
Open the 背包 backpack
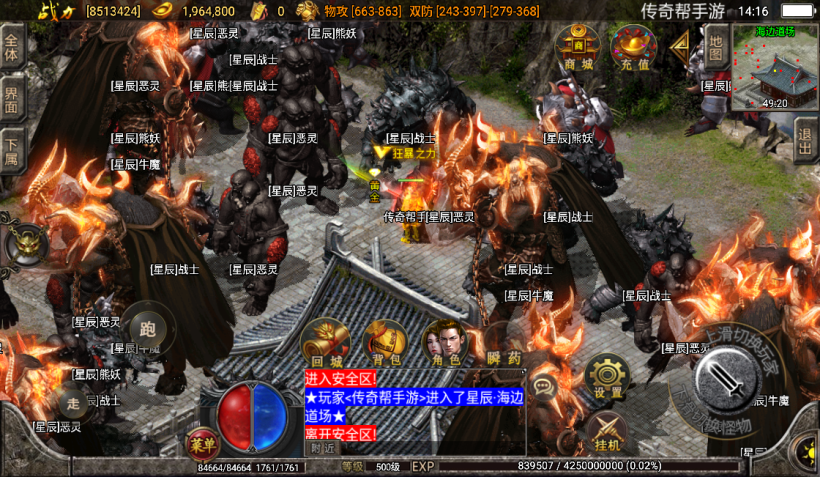point(385,343)
